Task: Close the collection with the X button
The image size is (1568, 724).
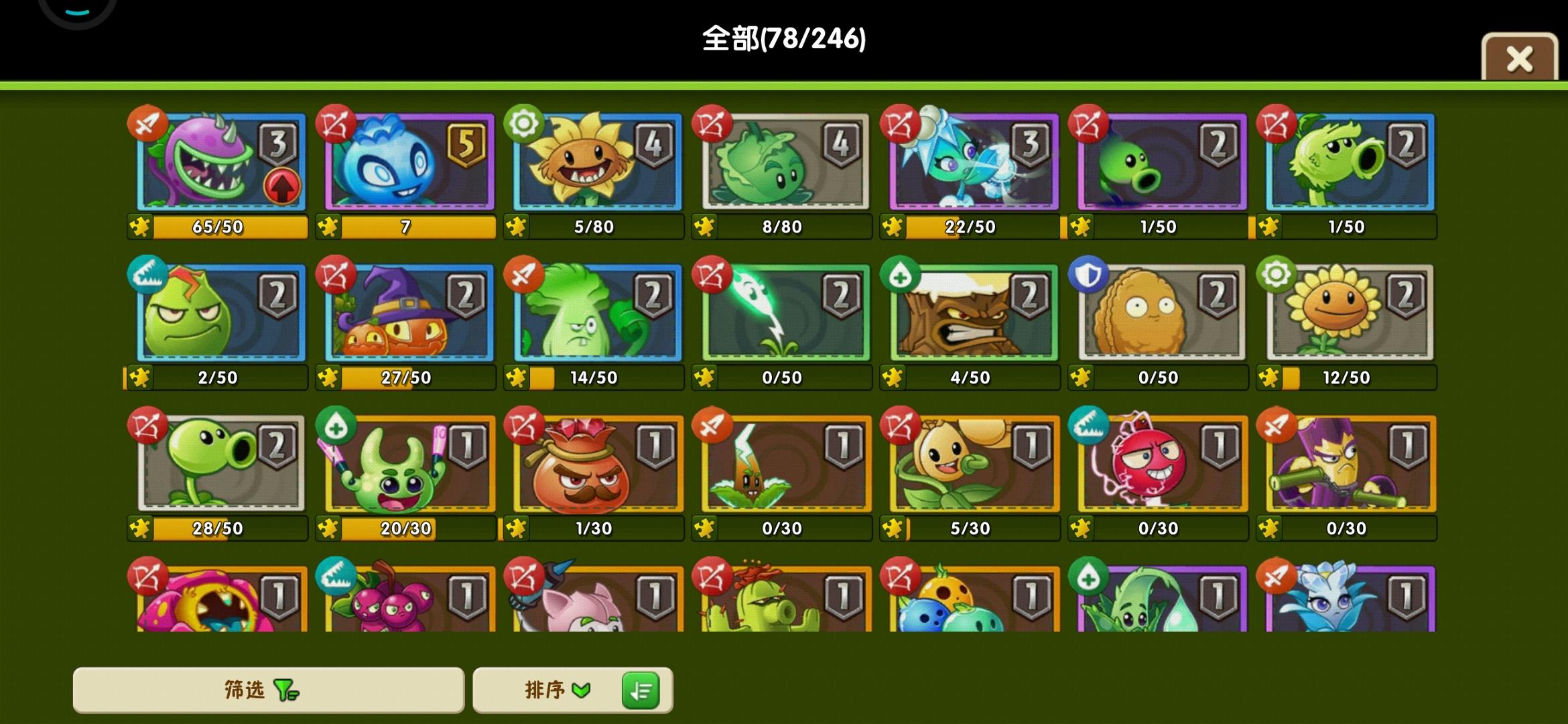Action: 1519,59
